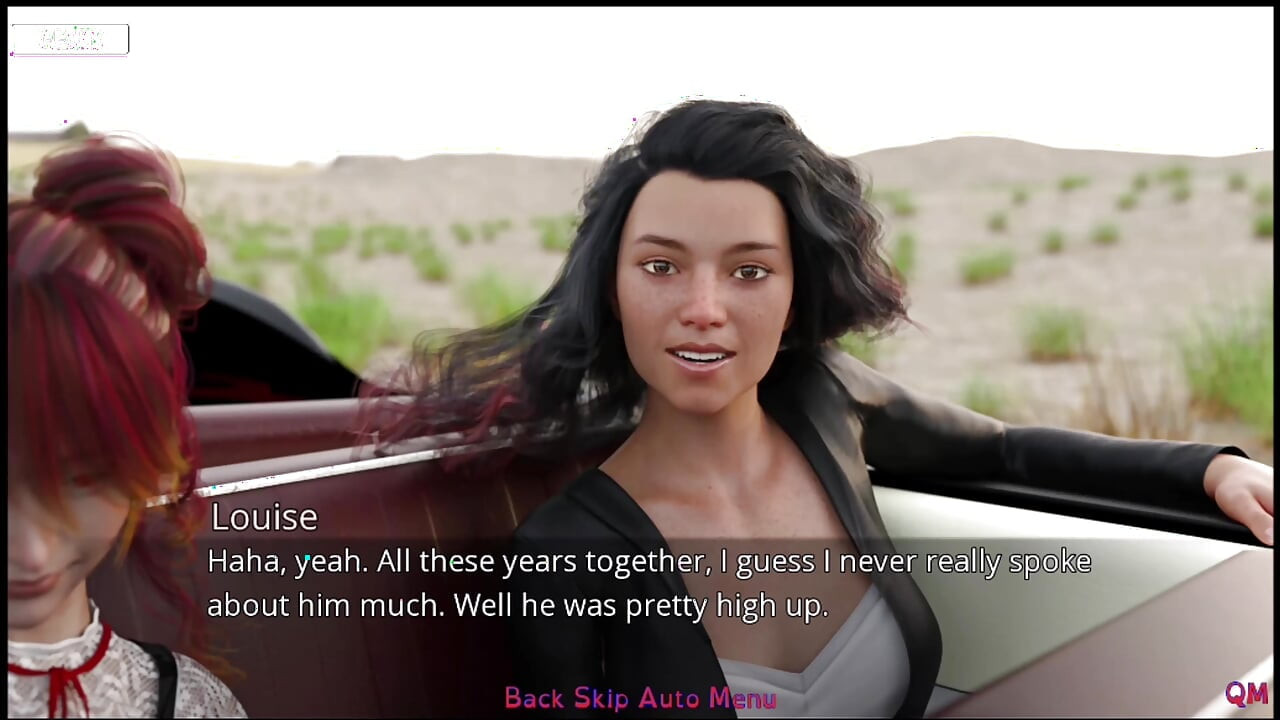1280x720 pixels.
Task: Click the dialogue text starting with "Haha, yeah"
Action: [648, 562]
